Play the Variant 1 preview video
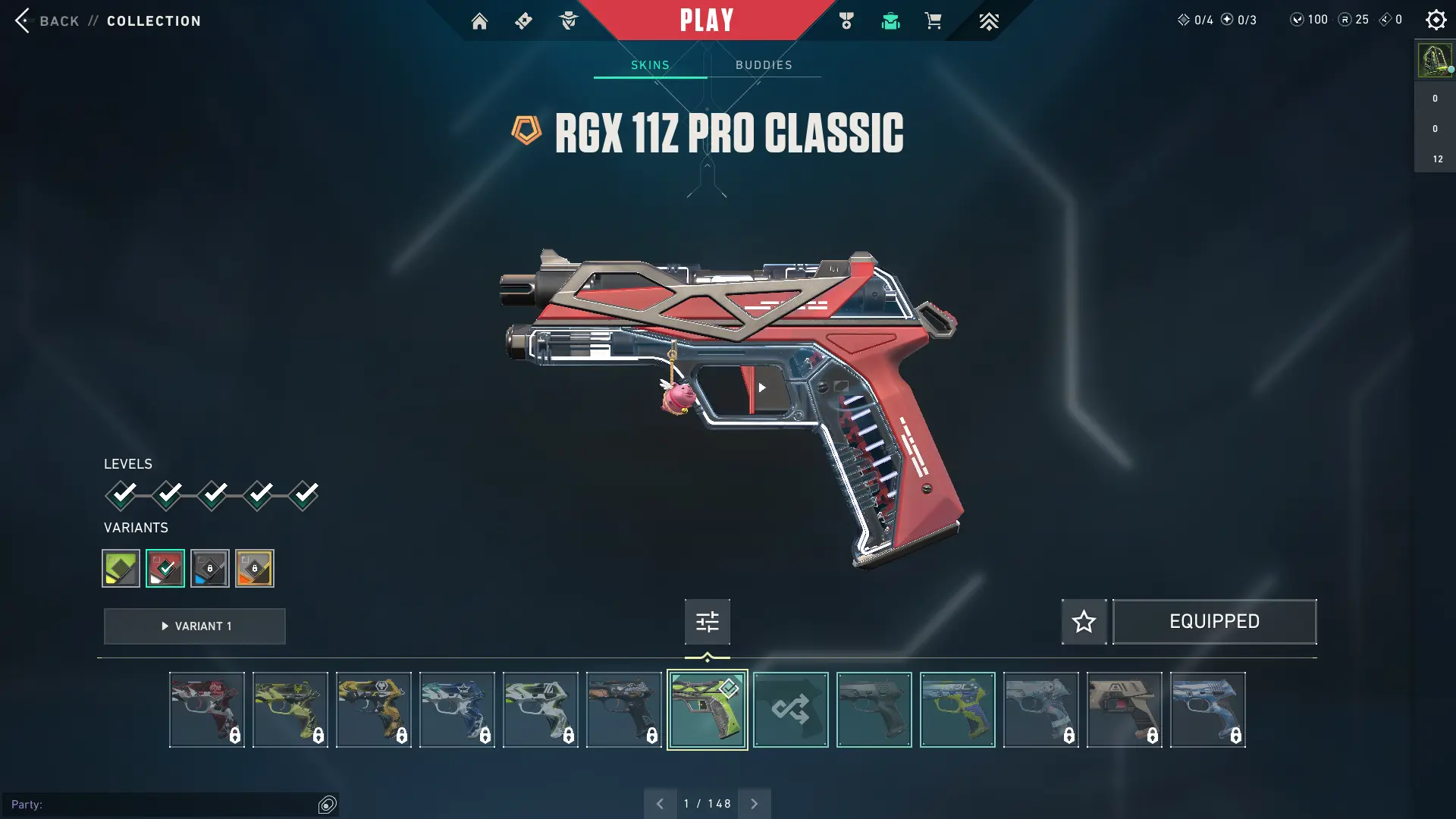1456x819 pixels. [195, 626]
